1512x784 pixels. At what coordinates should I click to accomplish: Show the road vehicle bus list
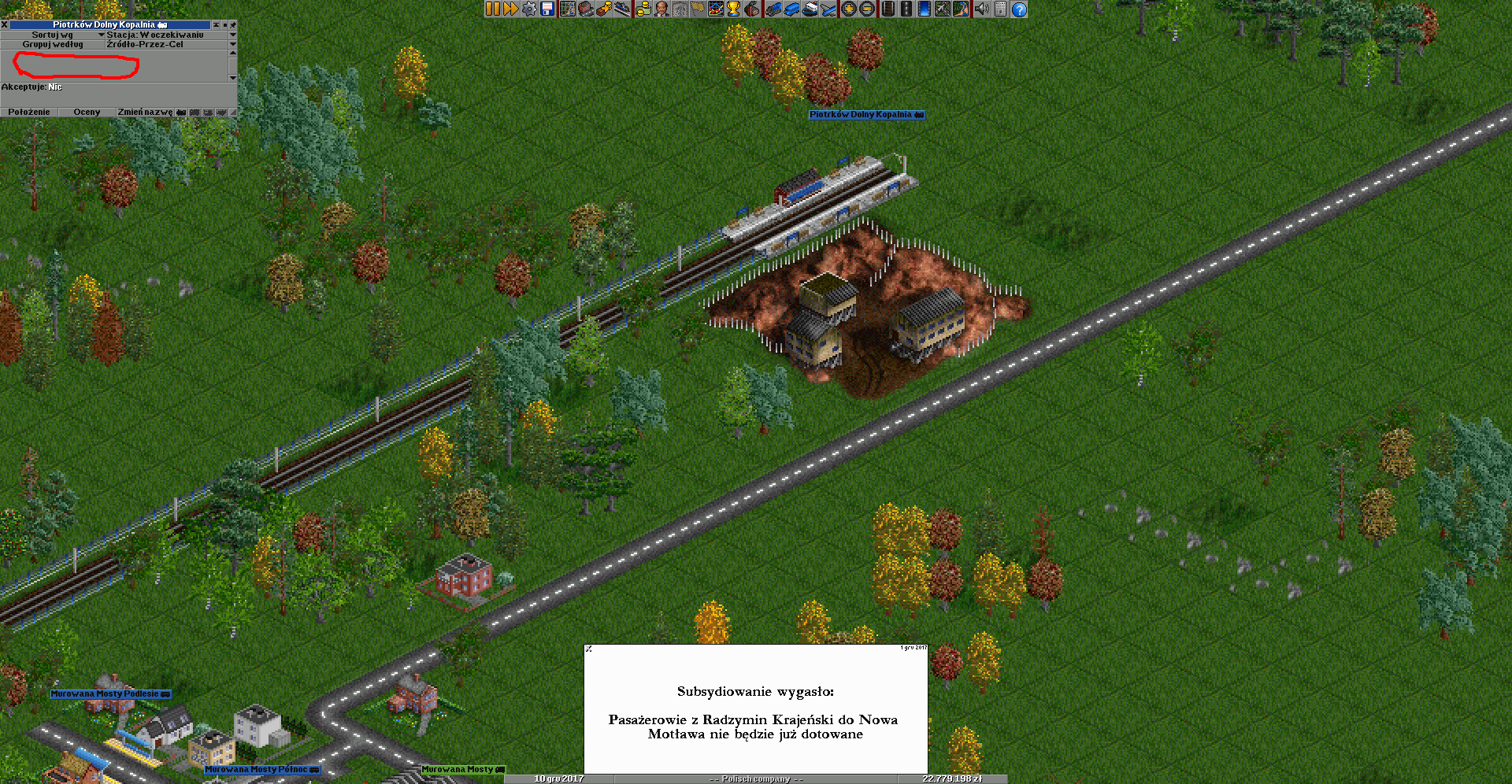coord(791,9)
